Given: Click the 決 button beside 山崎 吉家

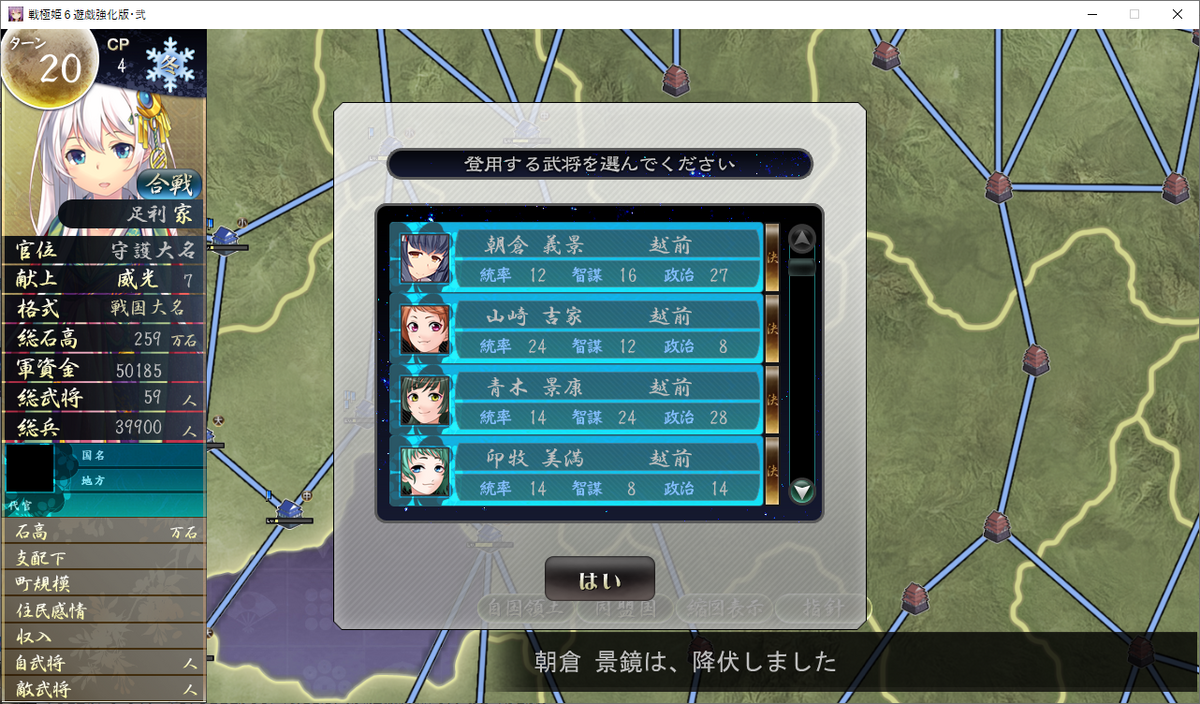Looking at the screenshot, I should pyautogui.click(x=772, y=328).
